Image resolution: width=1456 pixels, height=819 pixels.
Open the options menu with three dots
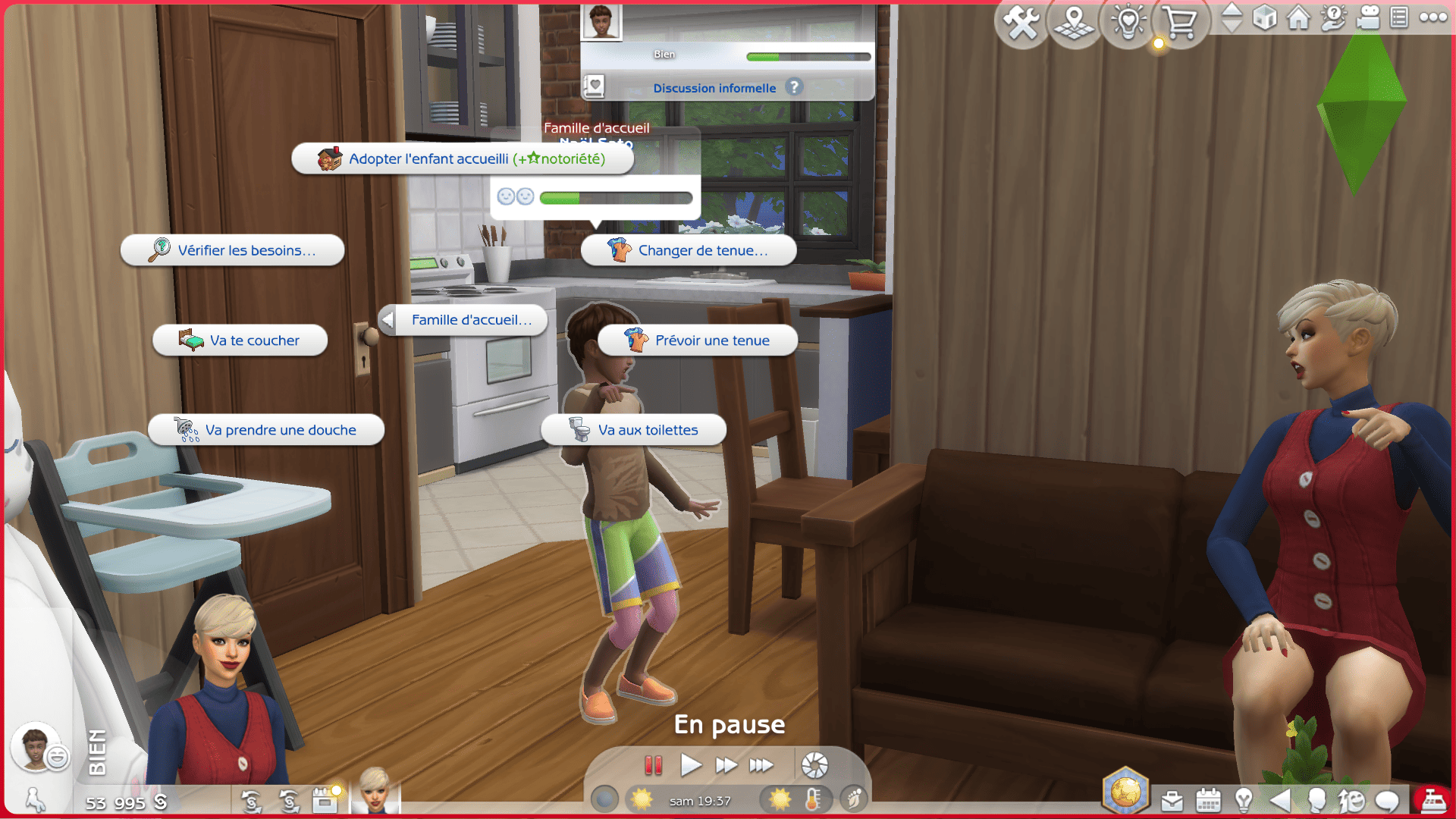[x=1432, y=18]
